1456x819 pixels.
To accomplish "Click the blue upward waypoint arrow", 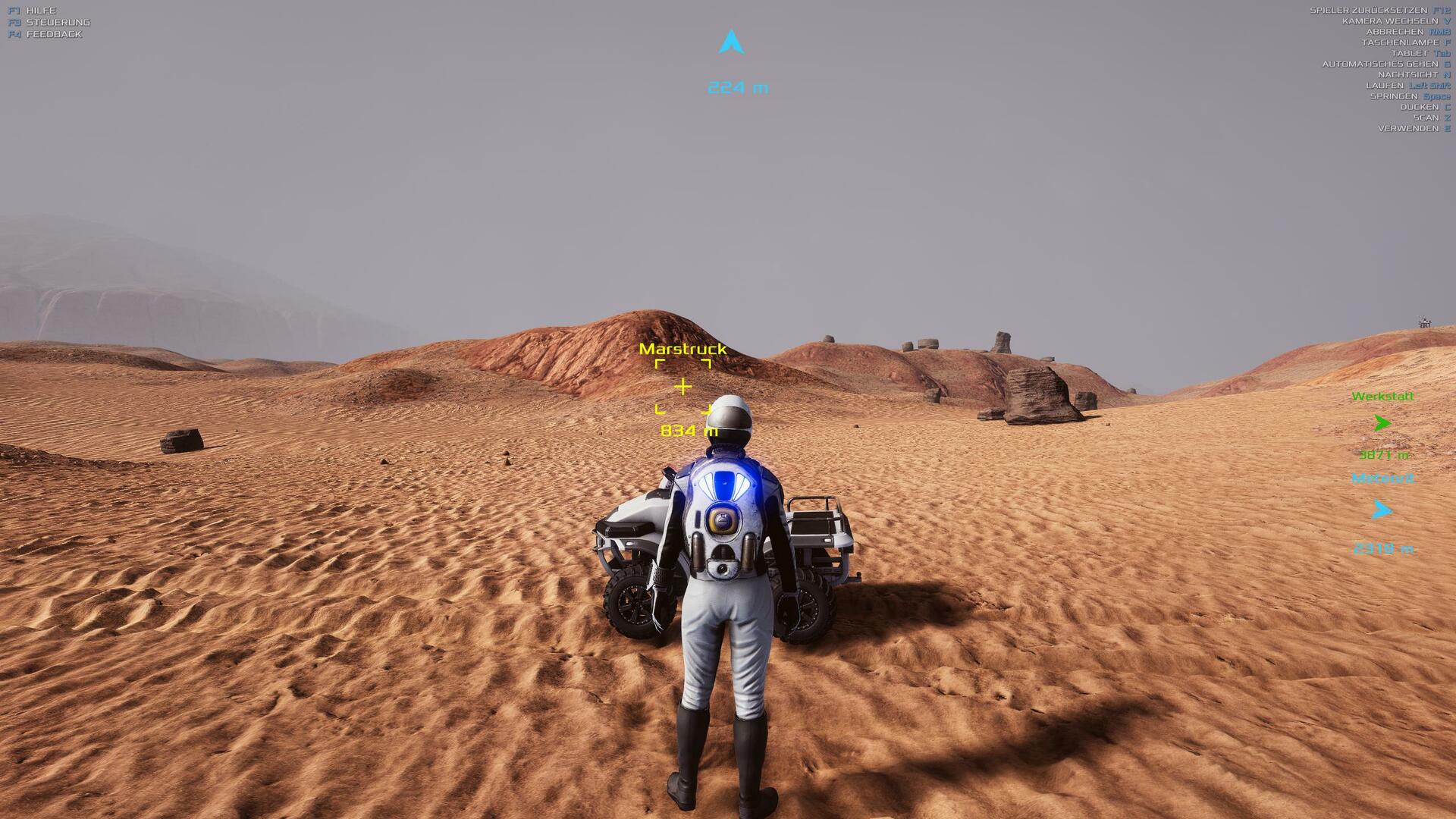I will point(731,42).
